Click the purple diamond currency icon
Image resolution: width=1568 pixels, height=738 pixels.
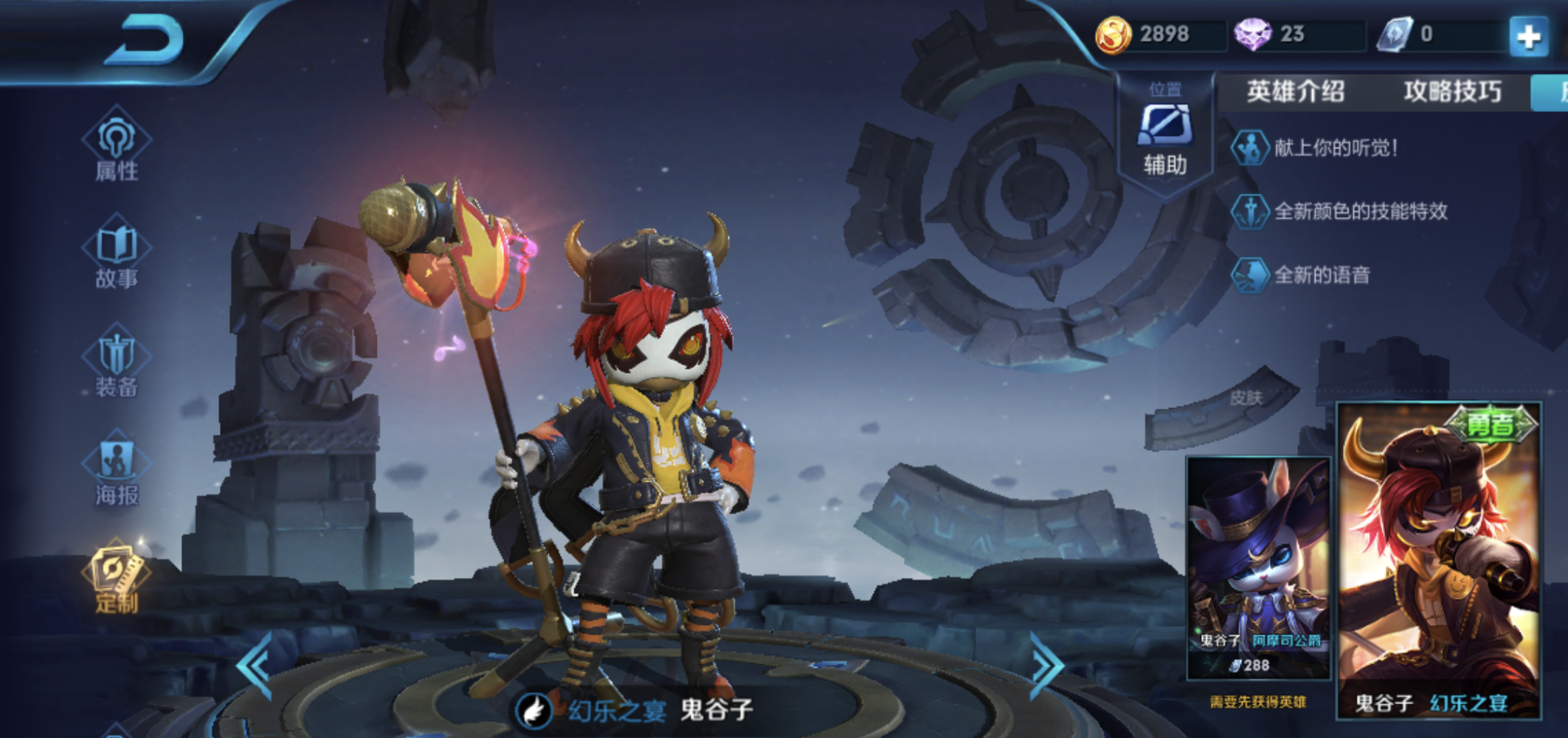click(1252, 35)
